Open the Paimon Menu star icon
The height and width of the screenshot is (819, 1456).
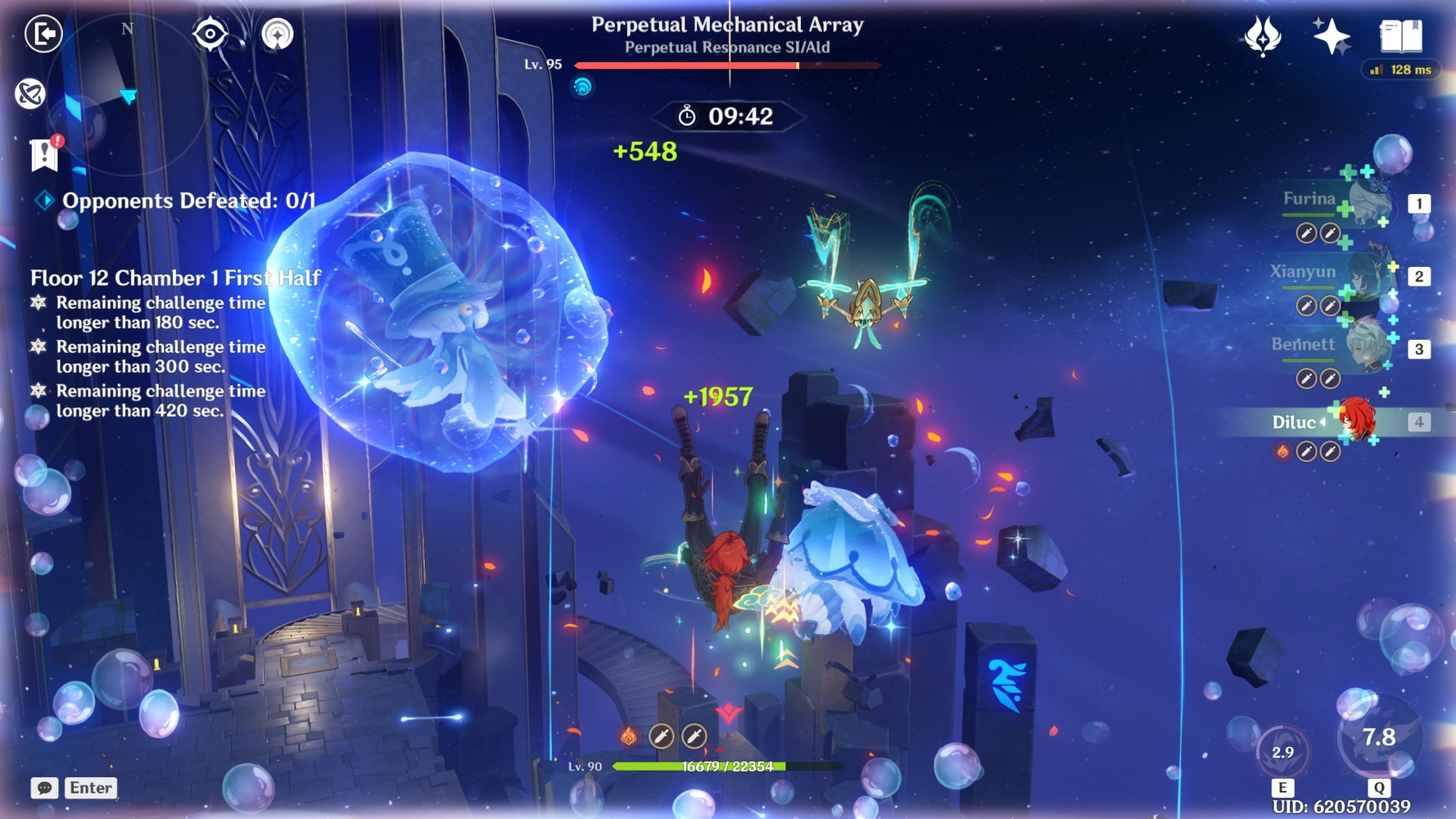click(x=1333, y=33)
